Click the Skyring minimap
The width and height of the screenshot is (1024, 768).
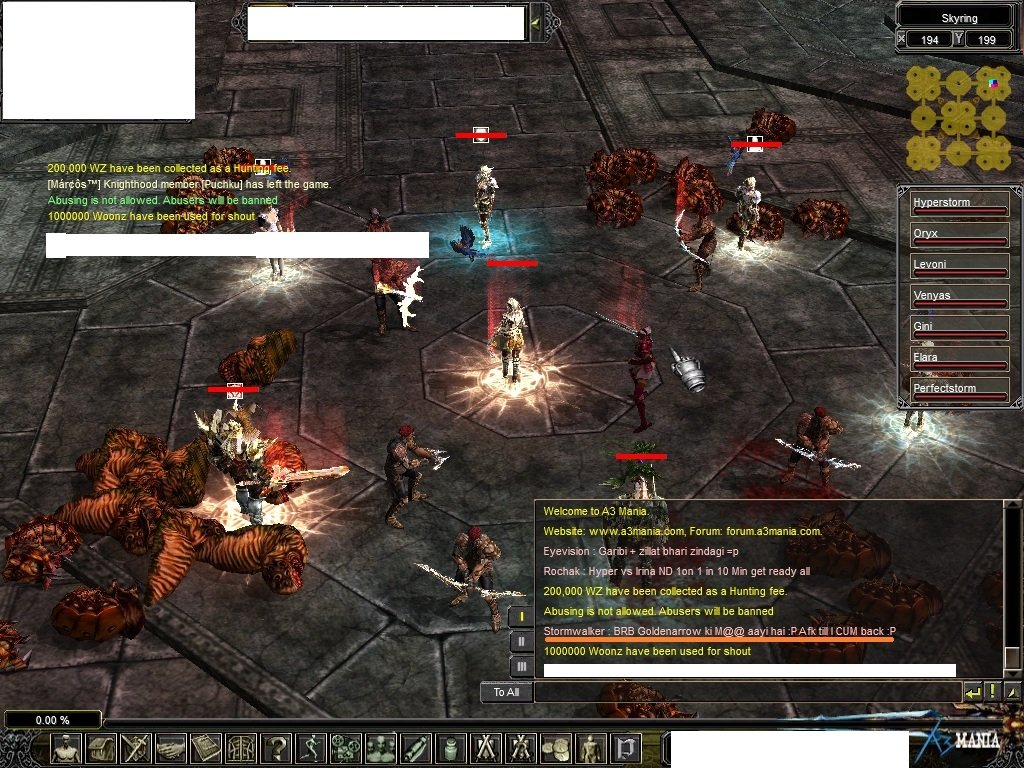click(x=958, y=119)
